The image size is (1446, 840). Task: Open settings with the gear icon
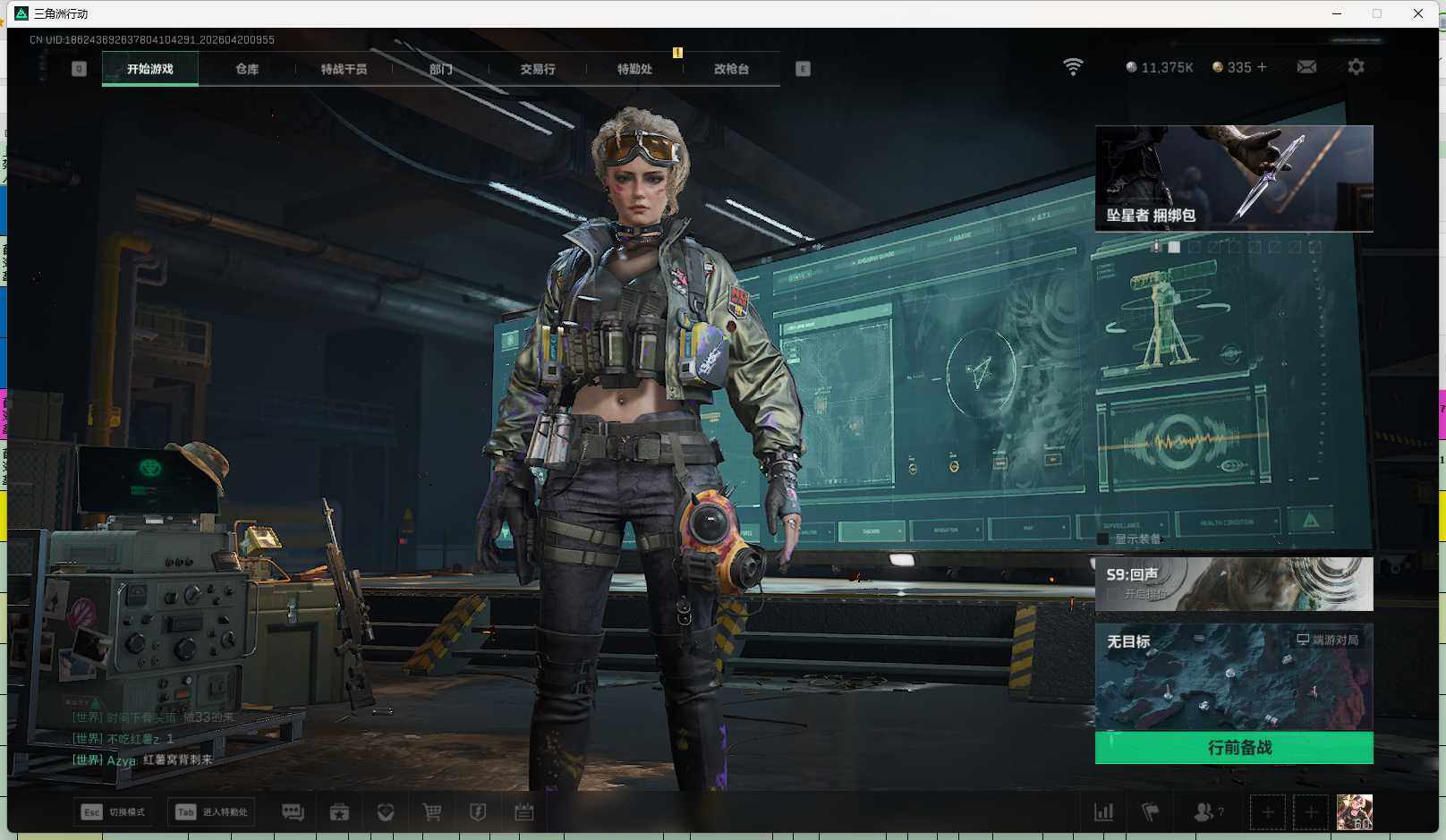(x=1356, y=67)
